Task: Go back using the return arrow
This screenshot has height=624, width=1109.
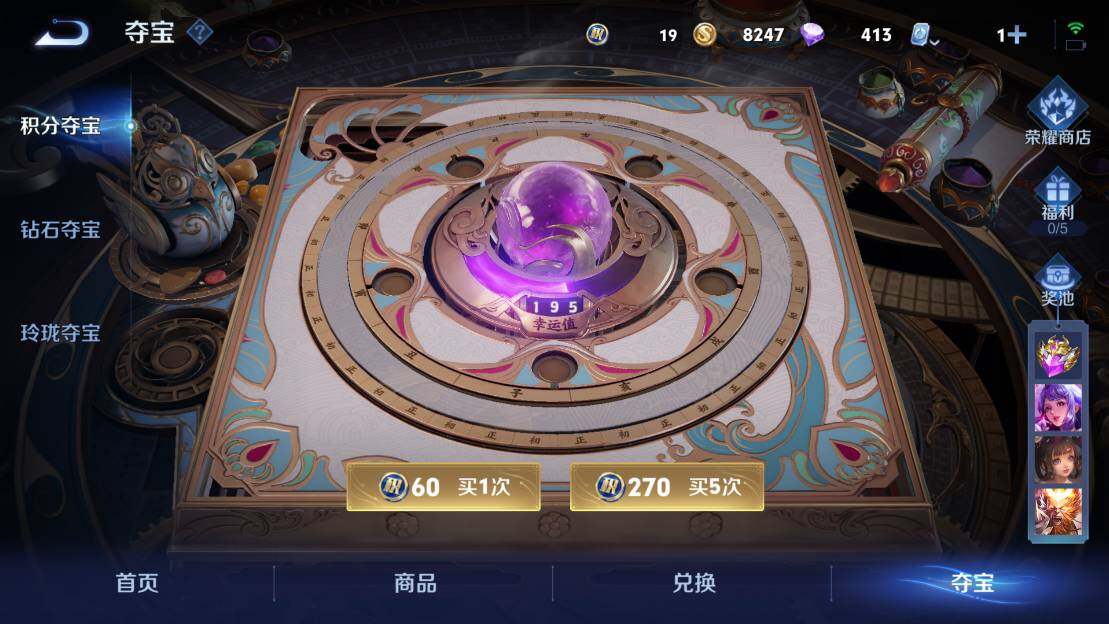Action: click(62, 33)
